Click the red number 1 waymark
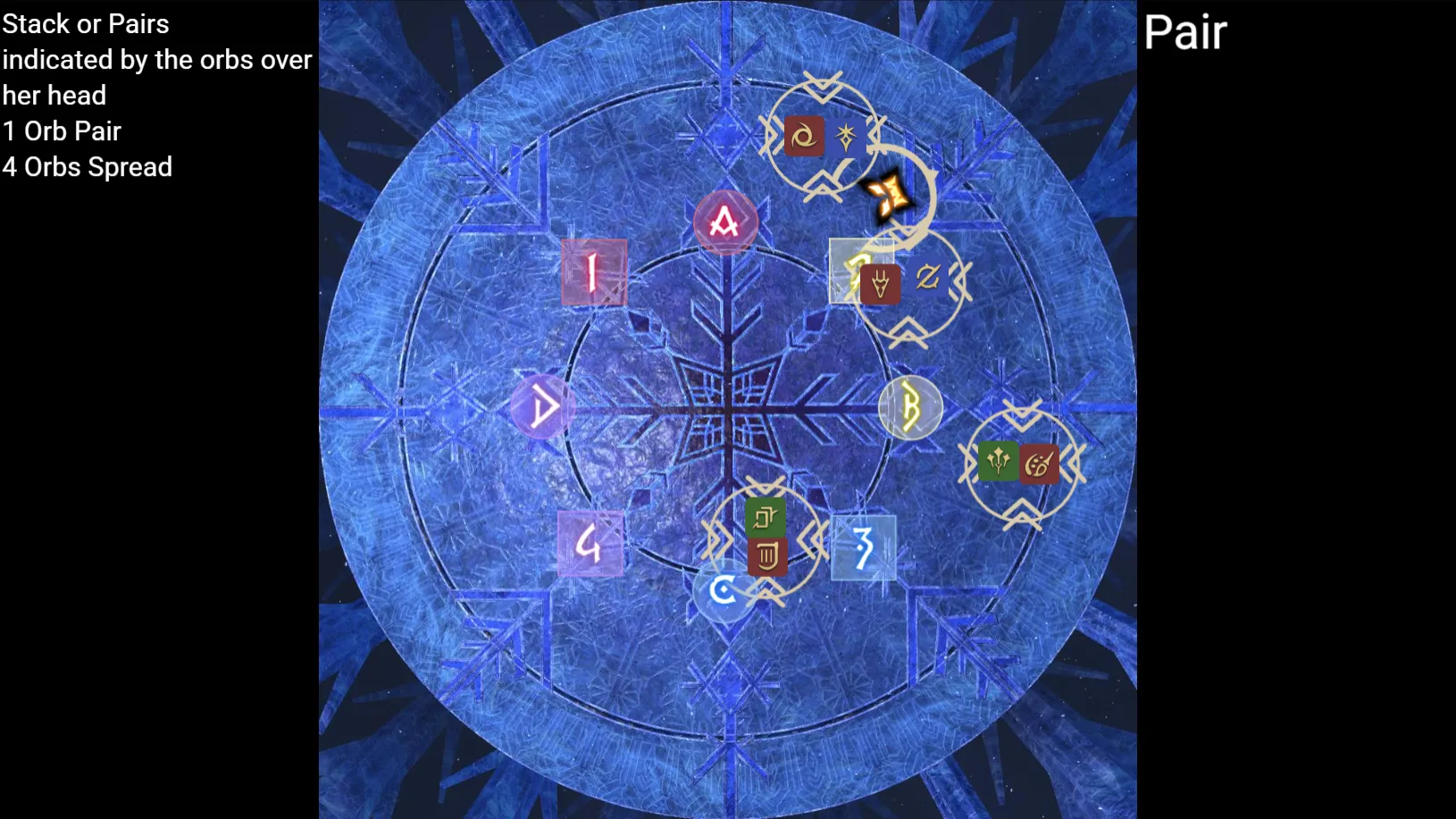The image size is (1456, 819). [x=593, y=272]
